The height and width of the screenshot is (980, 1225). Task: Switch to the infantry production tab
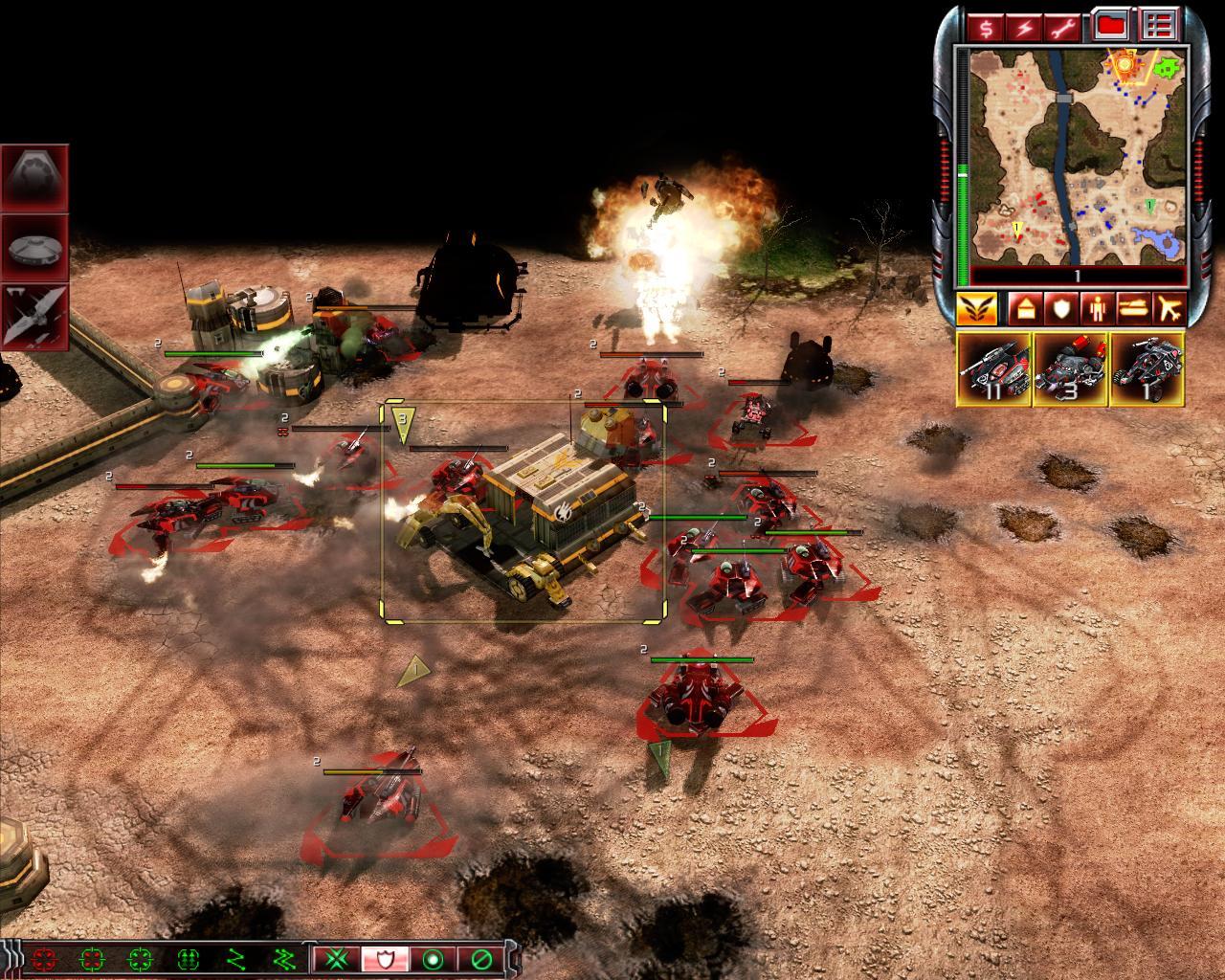click(x=1097, y=309)
